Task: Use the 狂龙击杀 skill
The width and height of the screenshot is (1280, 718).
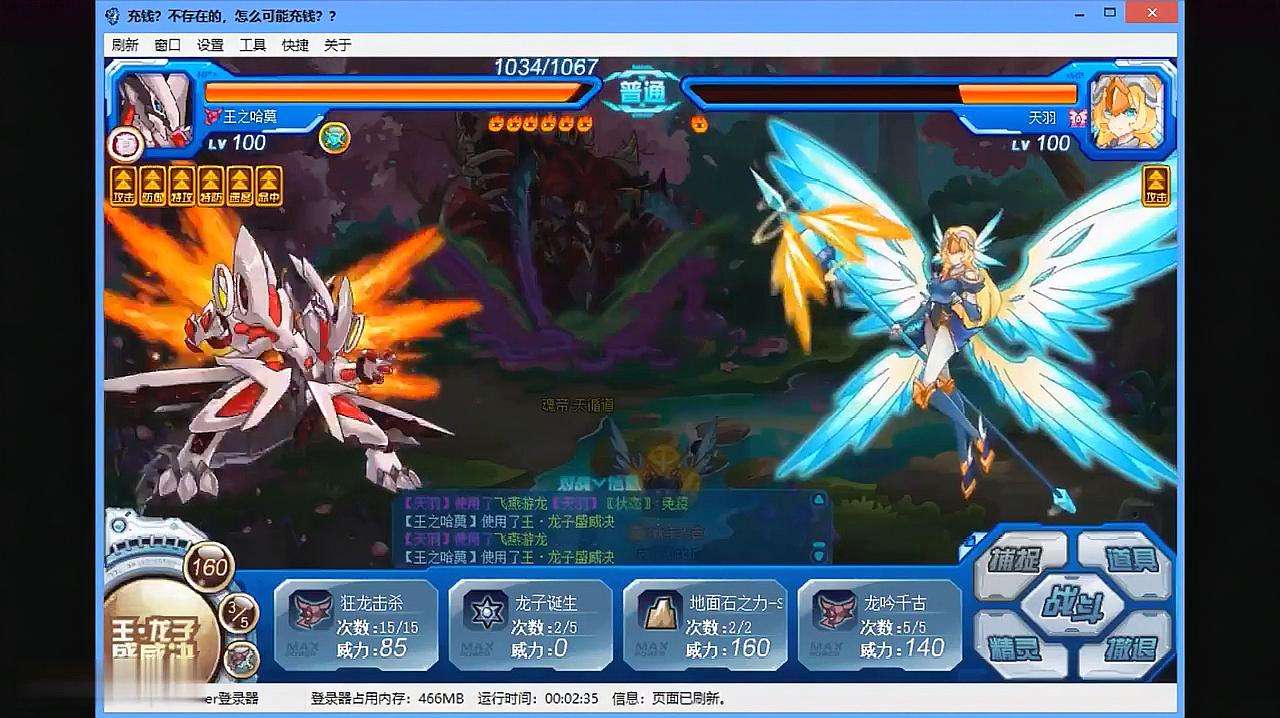Action: coord(355,625)
